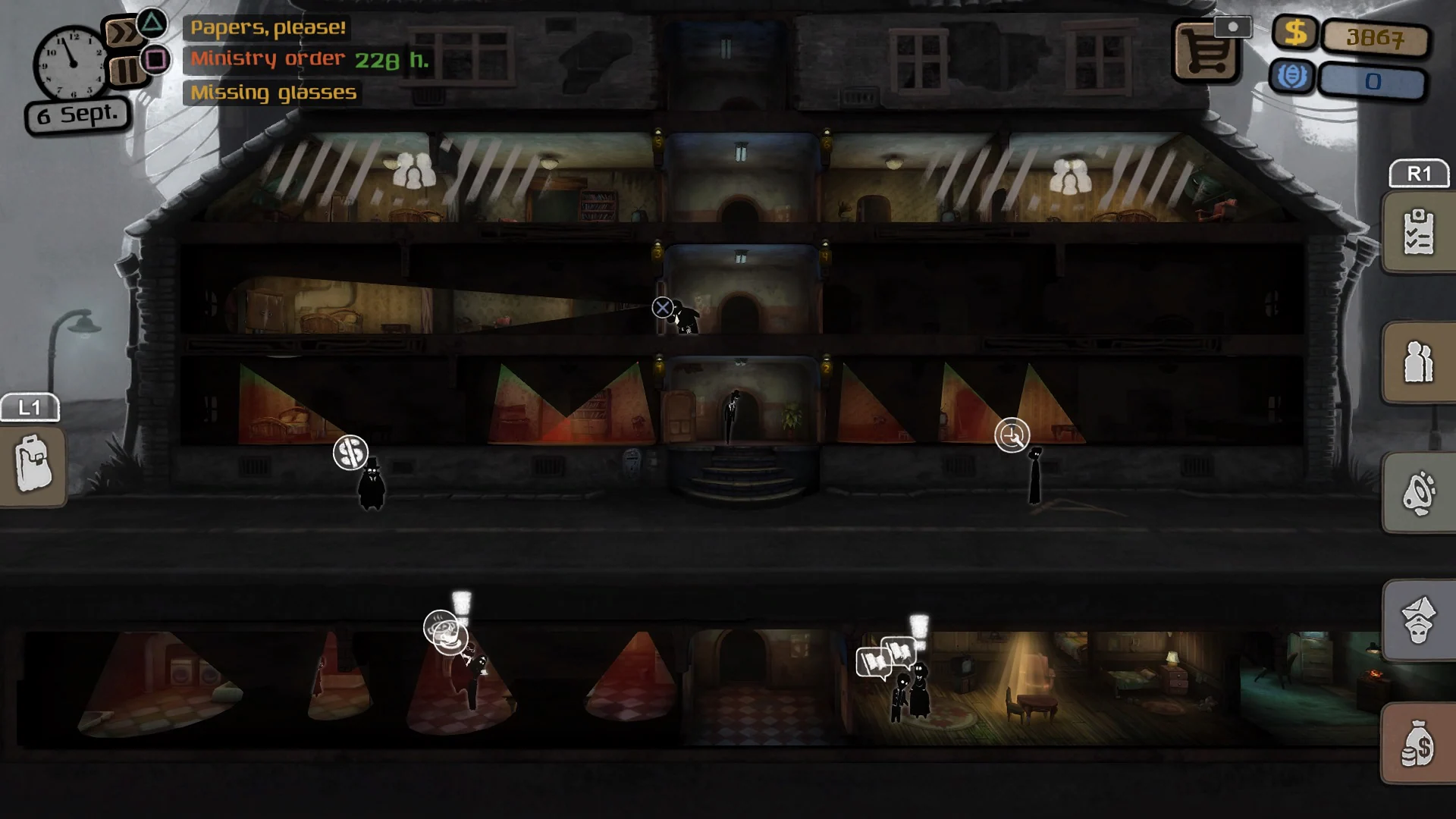The image size is (1456, 819).
Task: Expand the clock bubble over the right-side character
Action: (x=1013, y=435)
